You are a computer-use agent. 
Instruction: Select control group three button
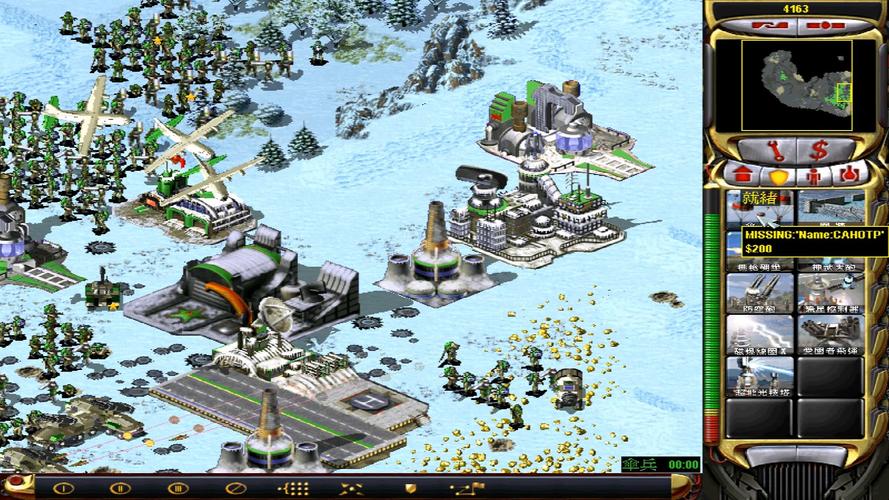pos(180,488)
